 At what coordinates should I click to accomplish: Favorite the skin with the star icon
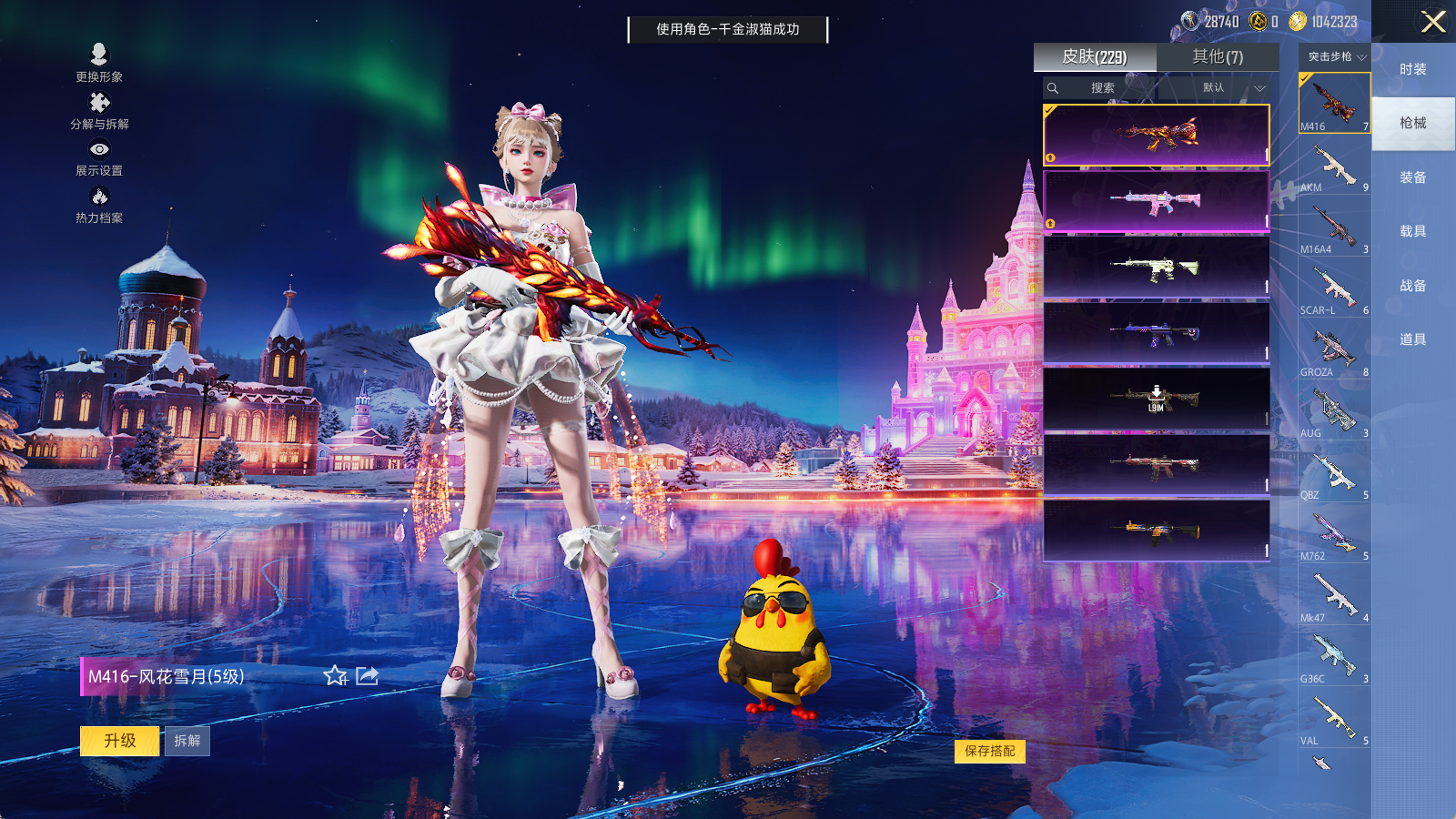335,675
